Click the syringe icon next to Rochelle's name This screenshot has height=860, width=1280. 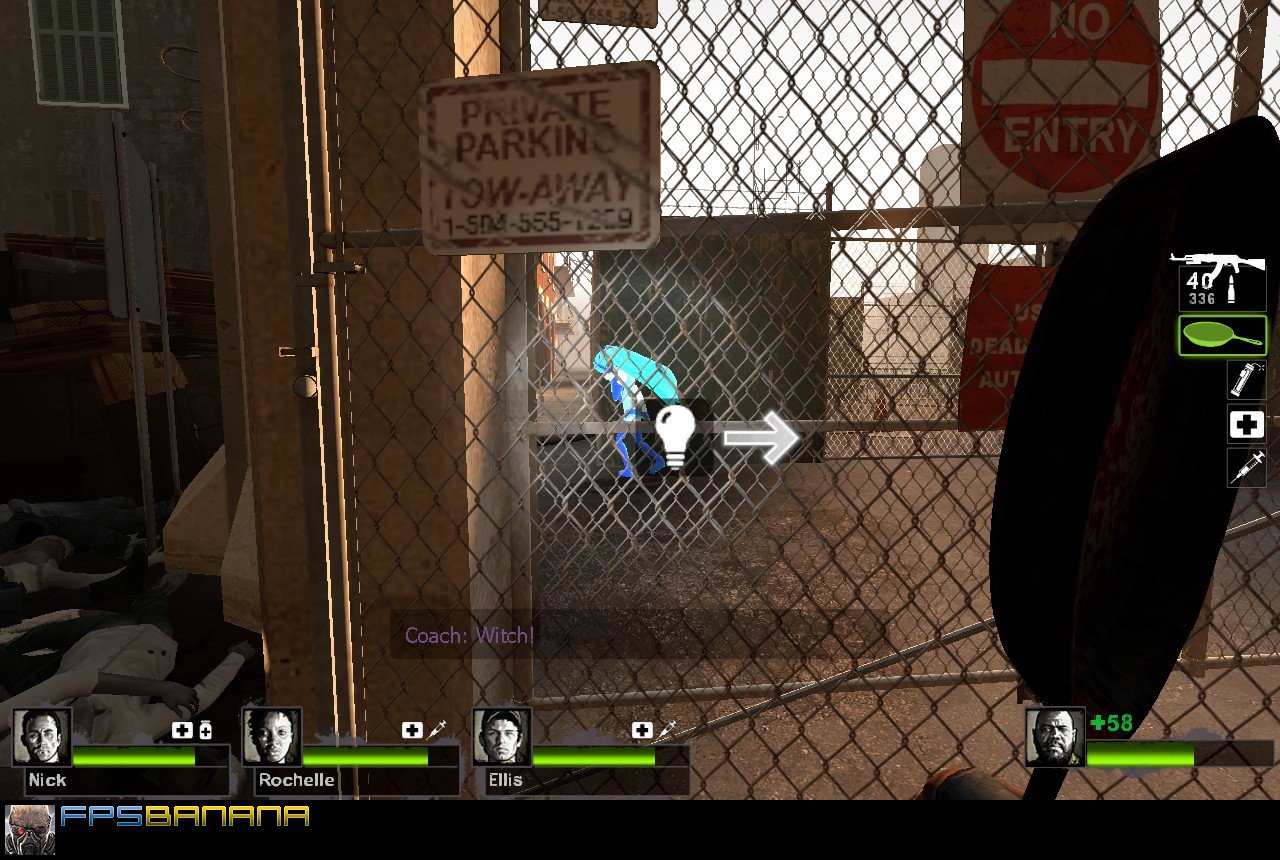438,729
